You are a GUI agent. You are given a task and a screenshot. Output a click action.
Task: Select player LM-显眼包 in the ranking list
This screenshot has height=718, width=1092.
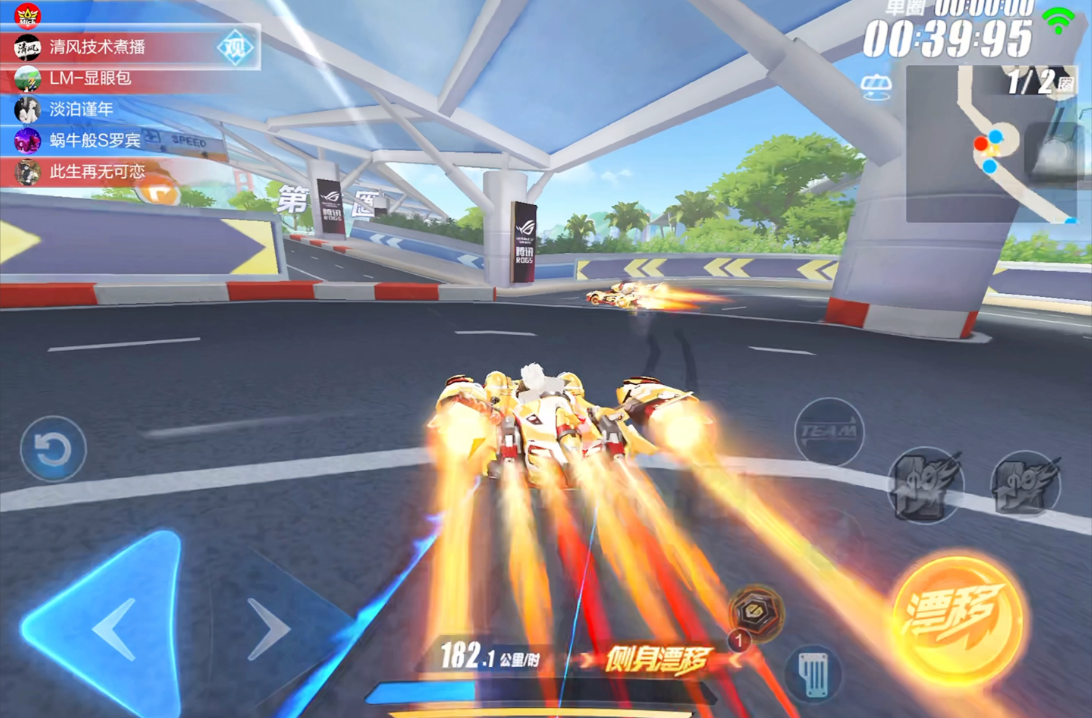90,78
